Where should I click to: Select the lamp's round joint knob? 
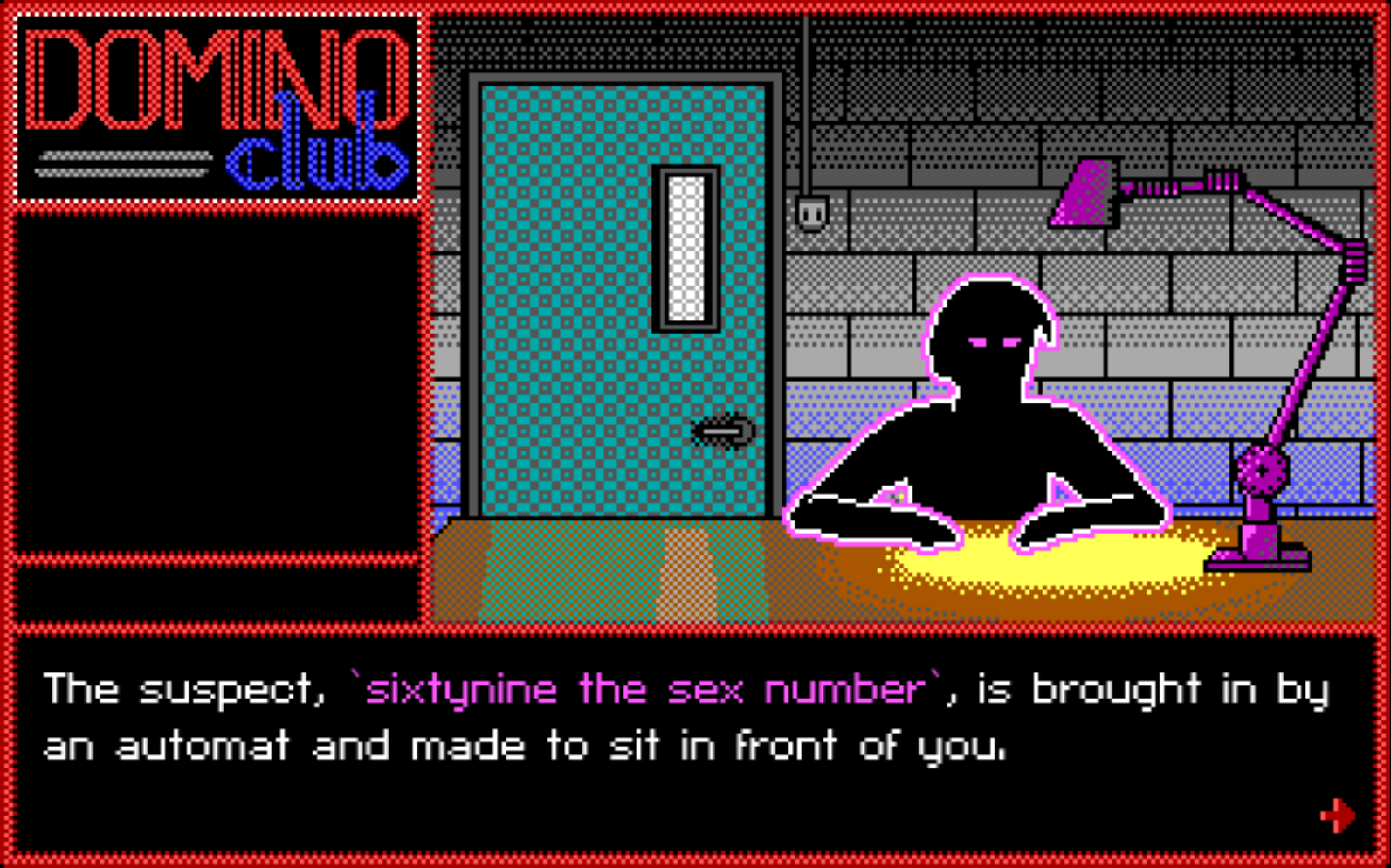click(x=1261, y=472)
